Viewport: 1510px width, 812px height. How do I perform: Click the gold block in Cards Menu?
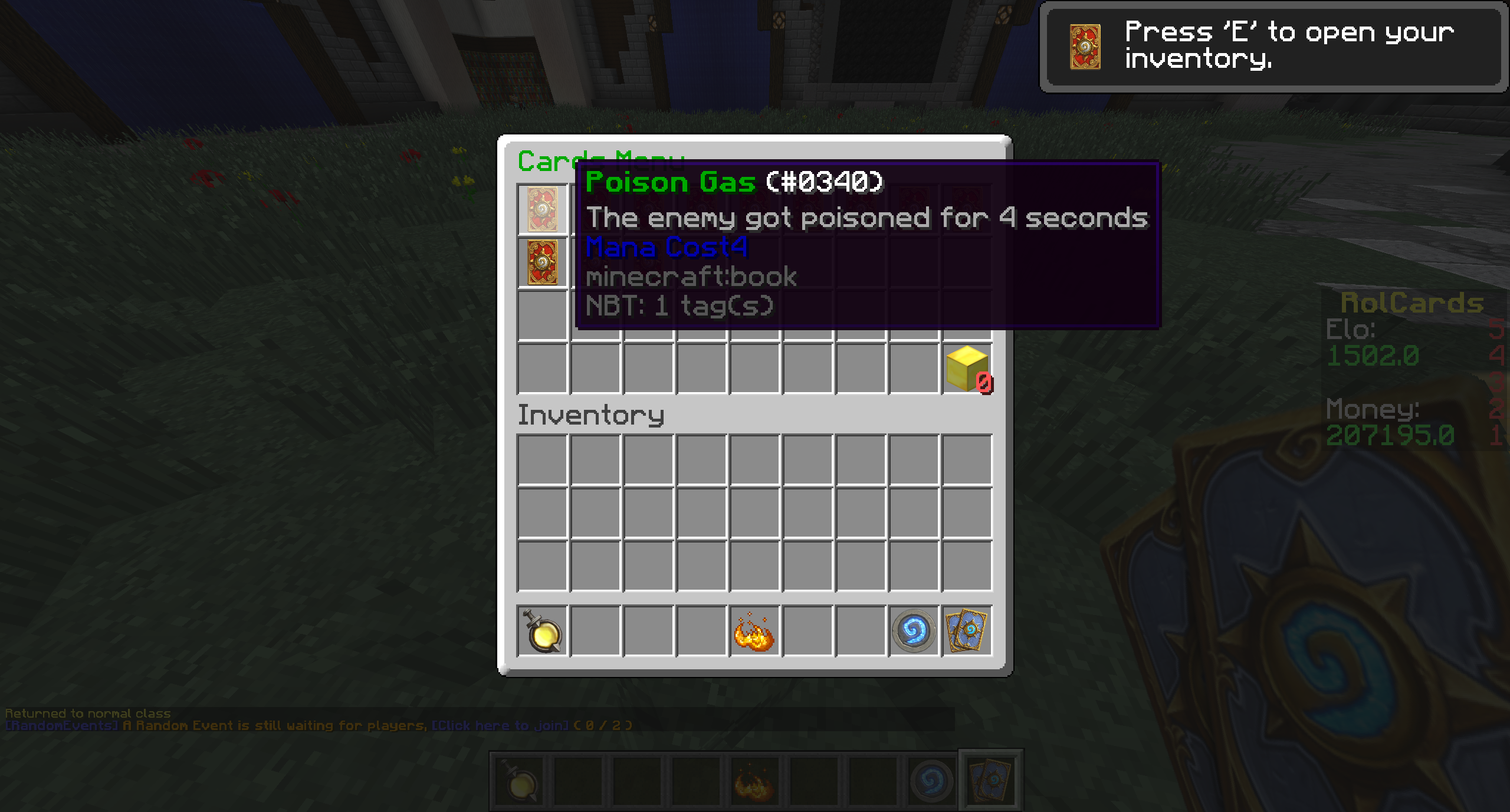[967, 369]
